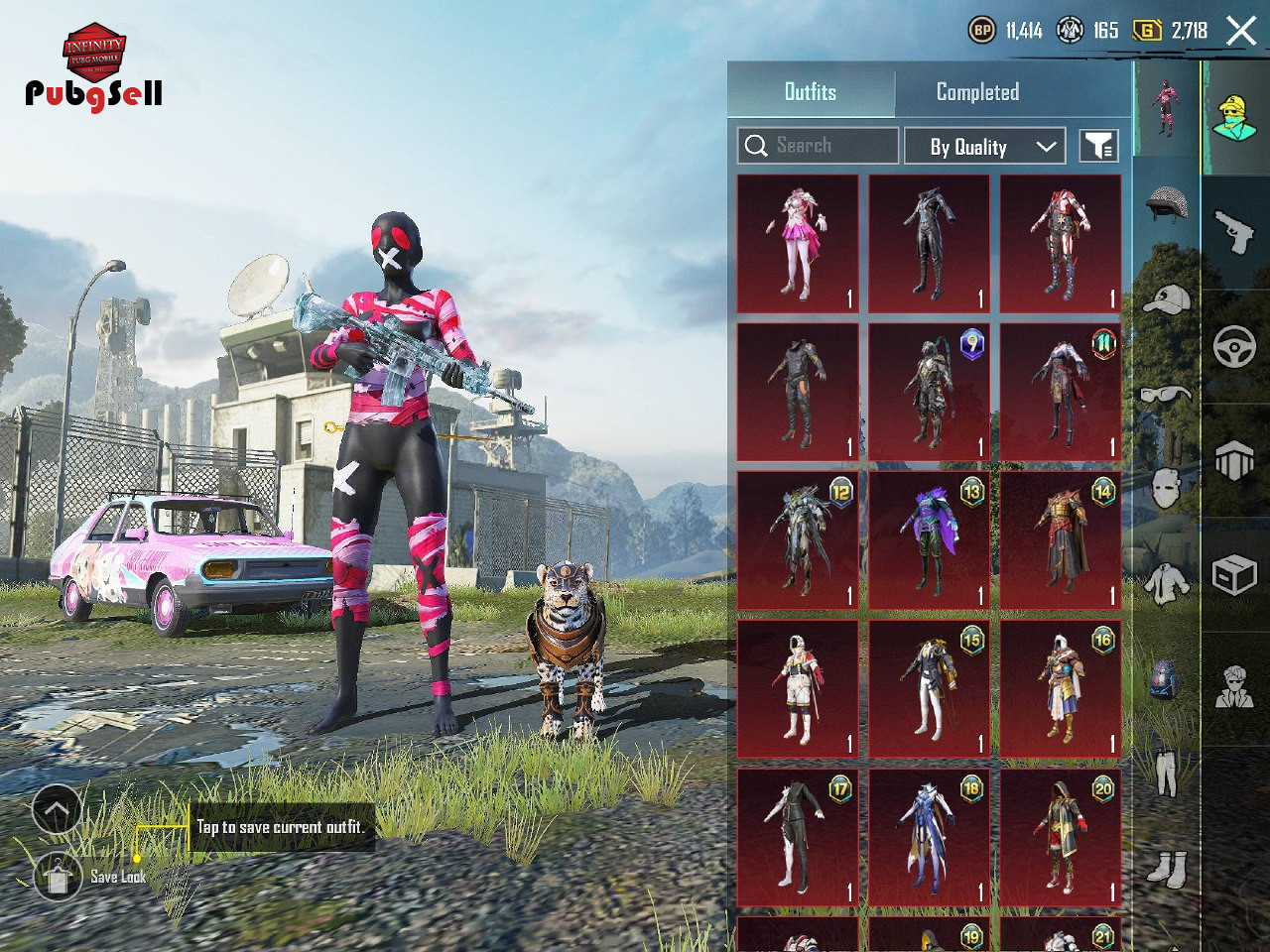Open the shoes category
The image size is (1270, 952).
1166,869
